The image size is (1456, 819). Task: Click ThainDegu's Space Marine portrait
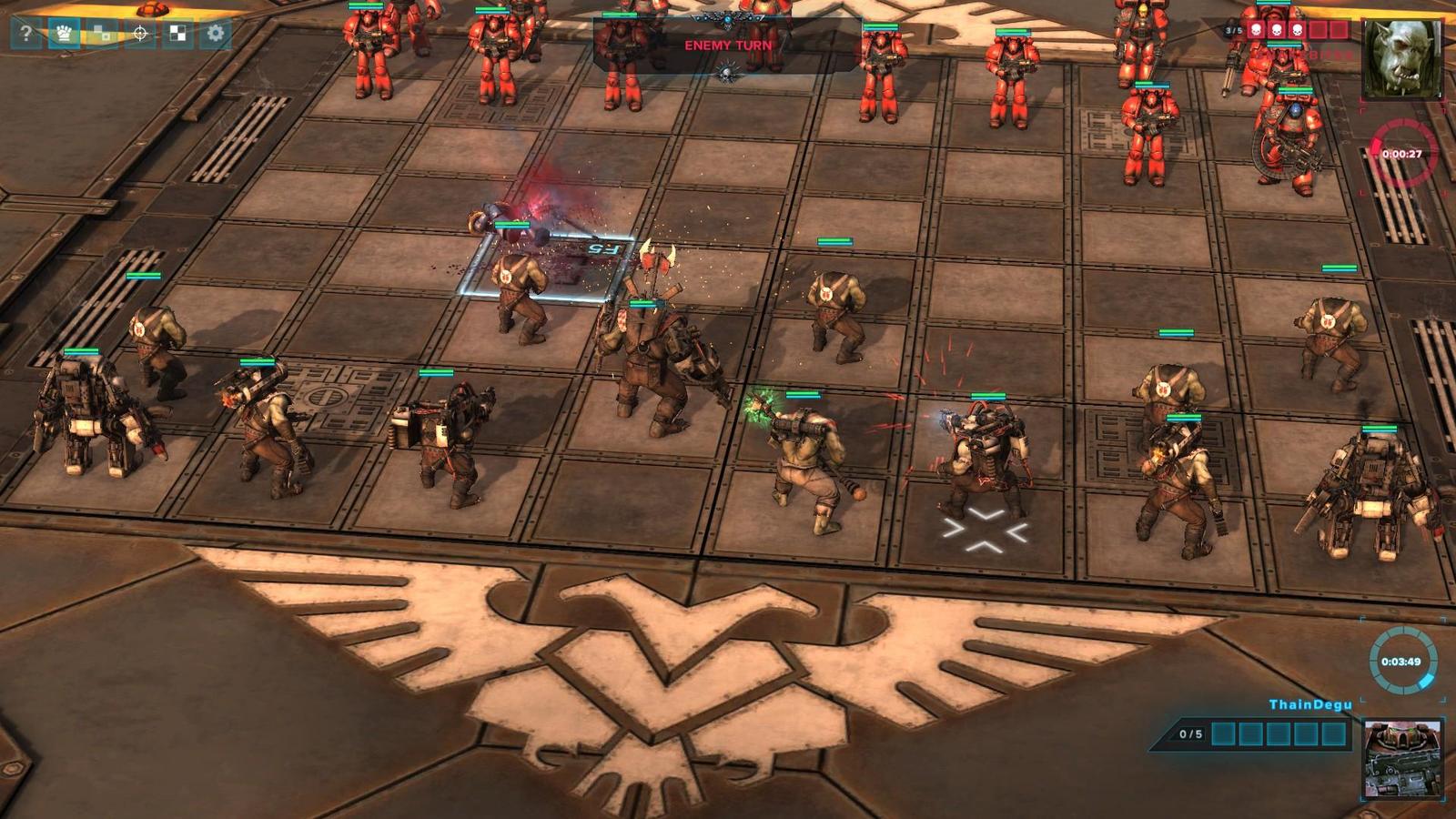(1402, 758)
